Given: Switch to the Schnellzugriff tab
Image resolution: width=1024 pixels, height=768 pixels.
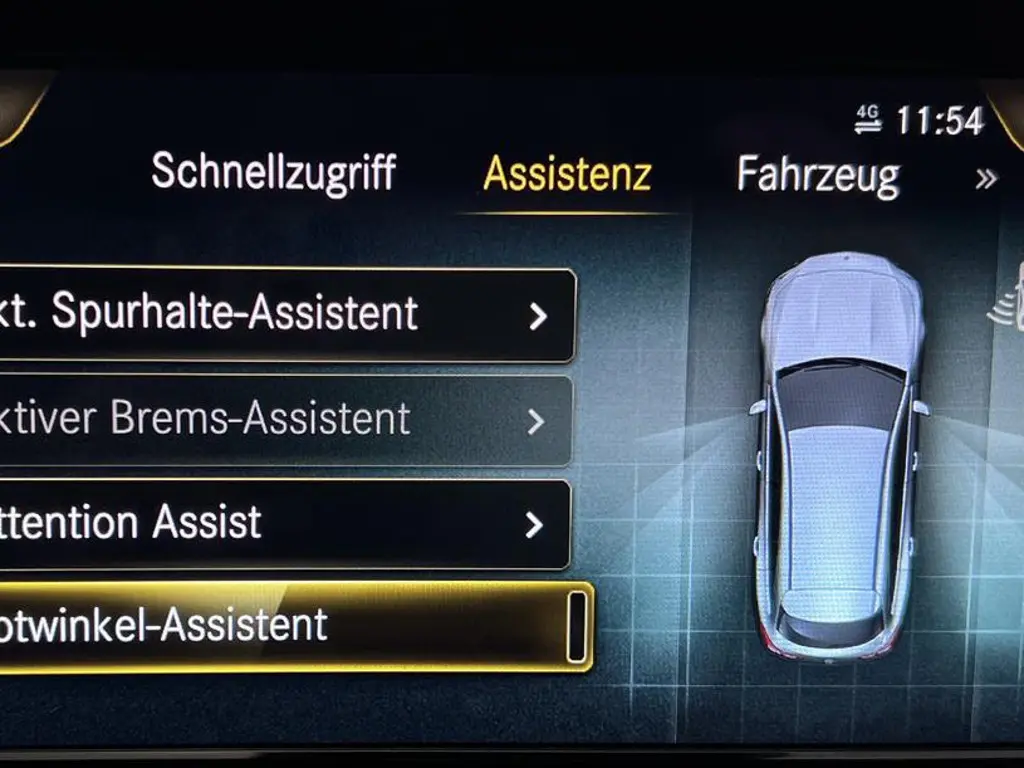Looking at the screenshot, I should pyautogui.click(x=273, y=173).
